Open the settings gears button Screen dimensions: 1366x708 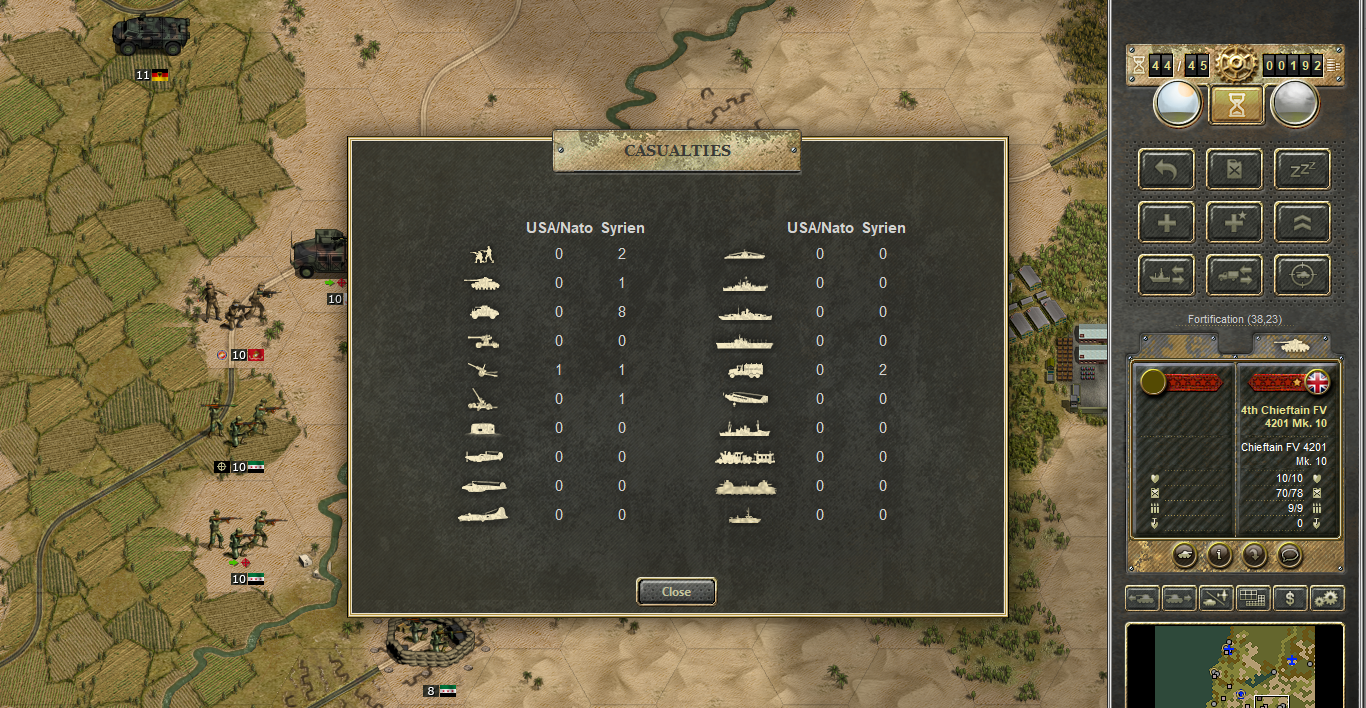[x=1327, y=598]
